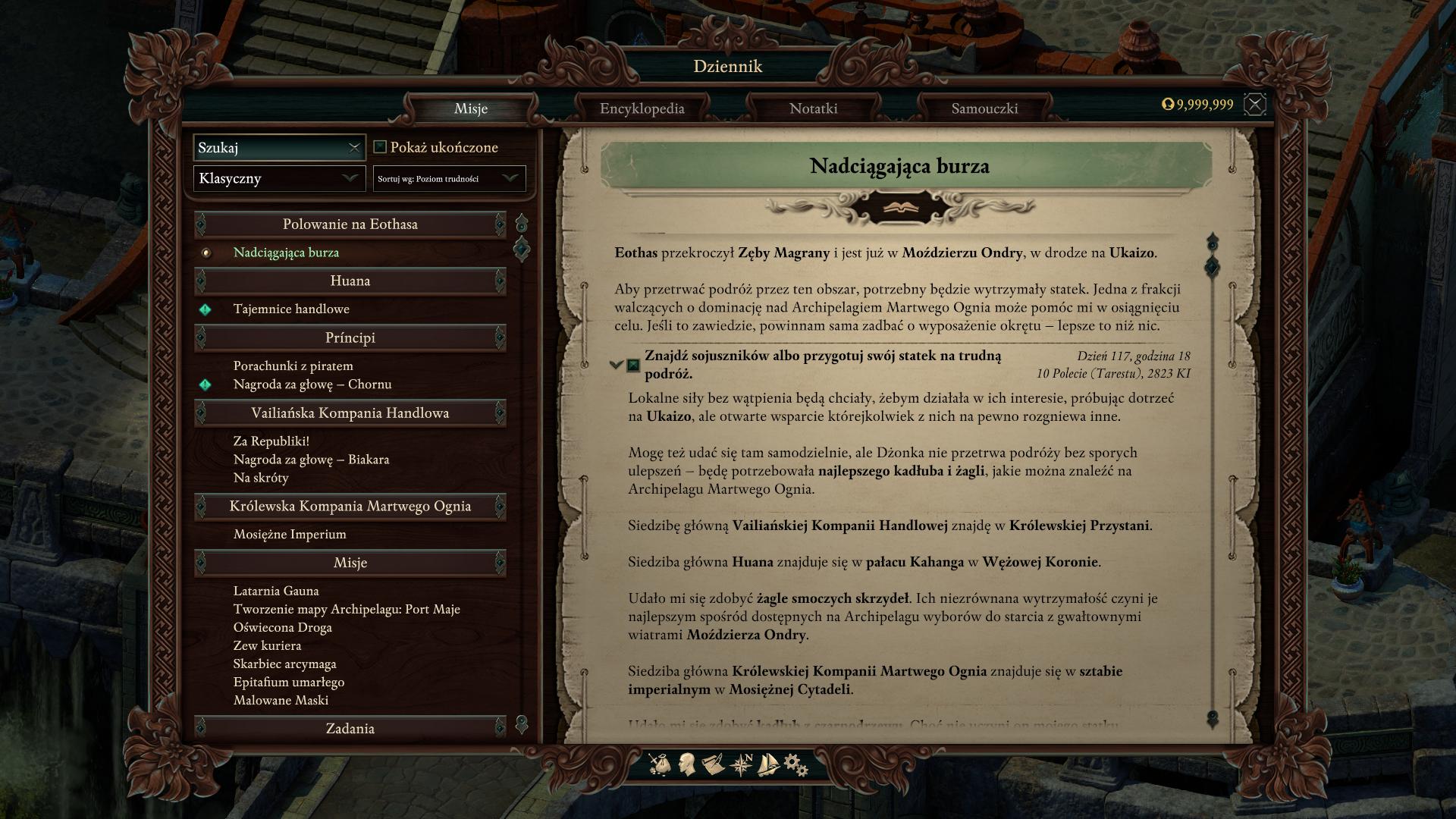This screenshot has width=1456, height=819.
Task: Select the Skarbiec arcymaga quest
Action: (x=284, y=664)
